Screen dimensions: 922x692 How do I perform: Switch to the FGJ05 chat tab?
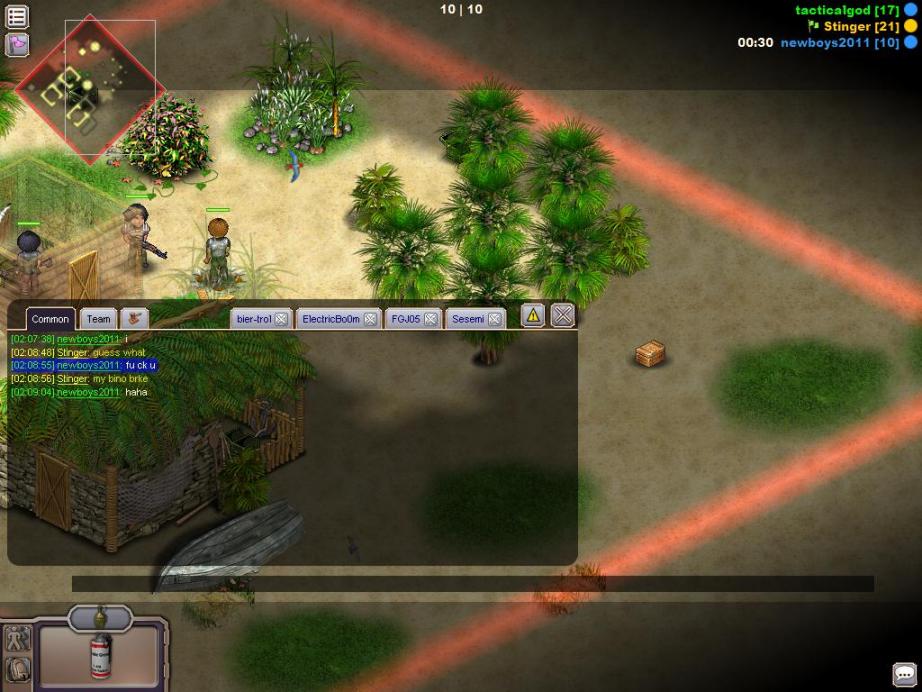point(405,319)
